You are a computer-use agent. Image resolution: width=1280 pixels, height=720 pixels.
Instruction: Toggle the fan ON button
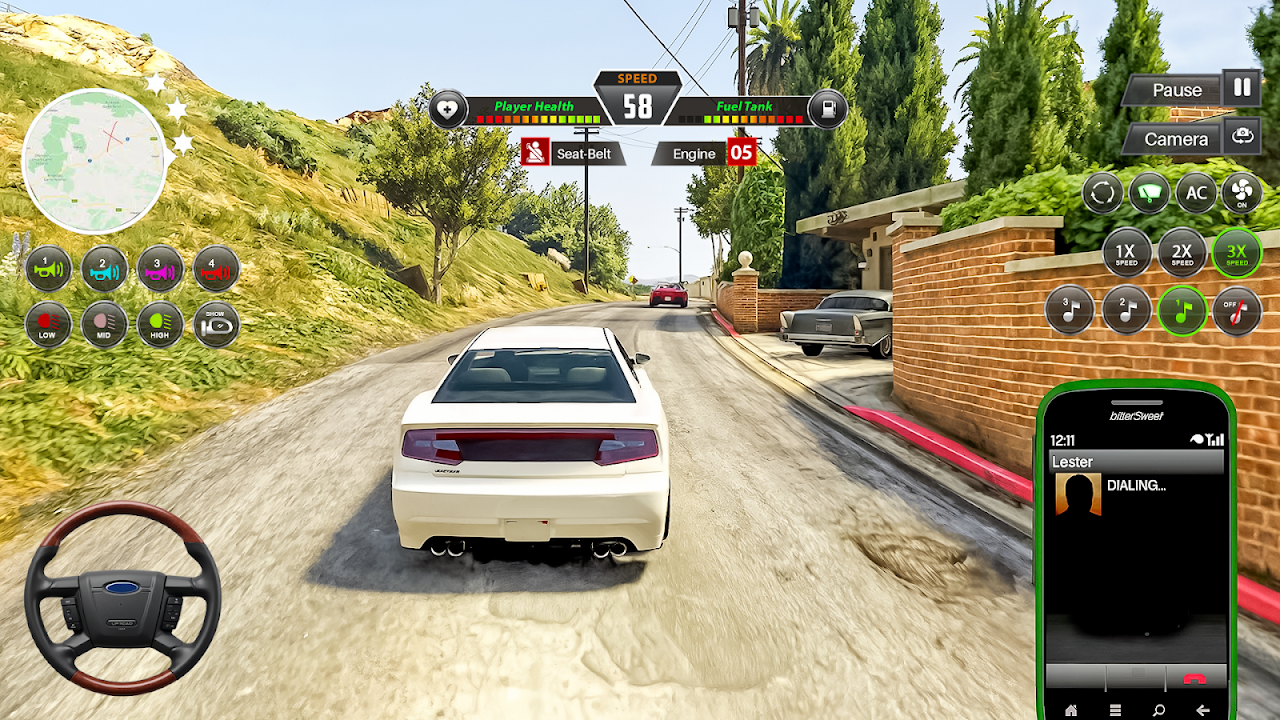(x=1242, y=193)
